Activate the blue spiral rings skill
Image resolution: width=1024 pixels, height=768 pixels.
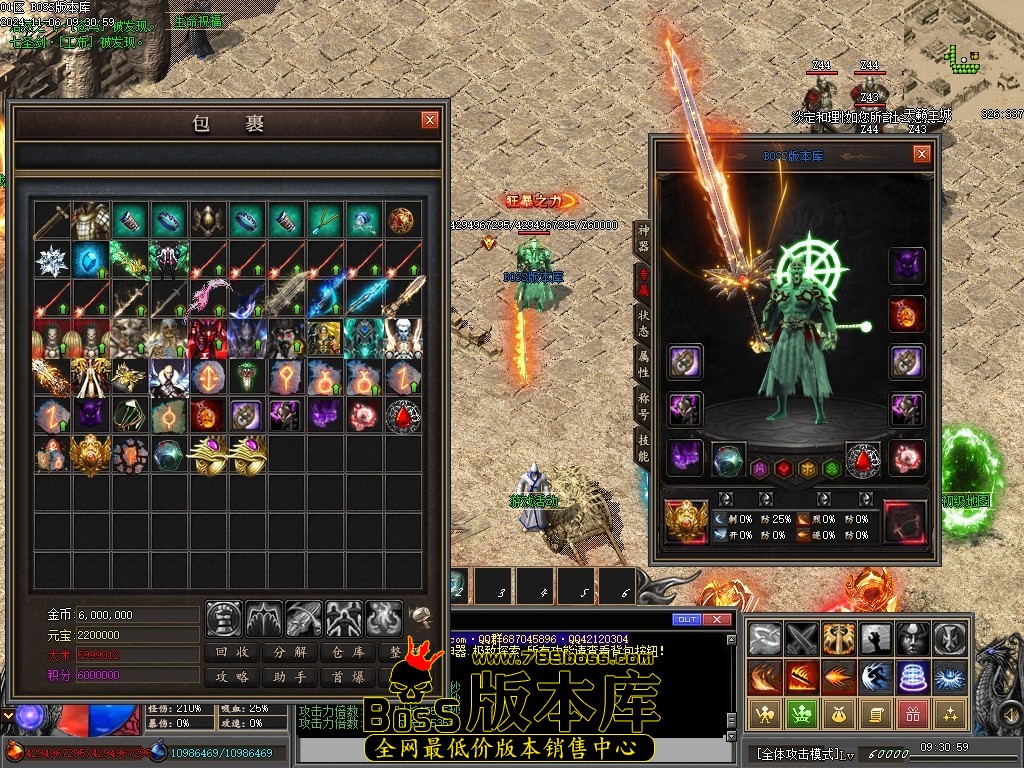click(x=911, y=677)
